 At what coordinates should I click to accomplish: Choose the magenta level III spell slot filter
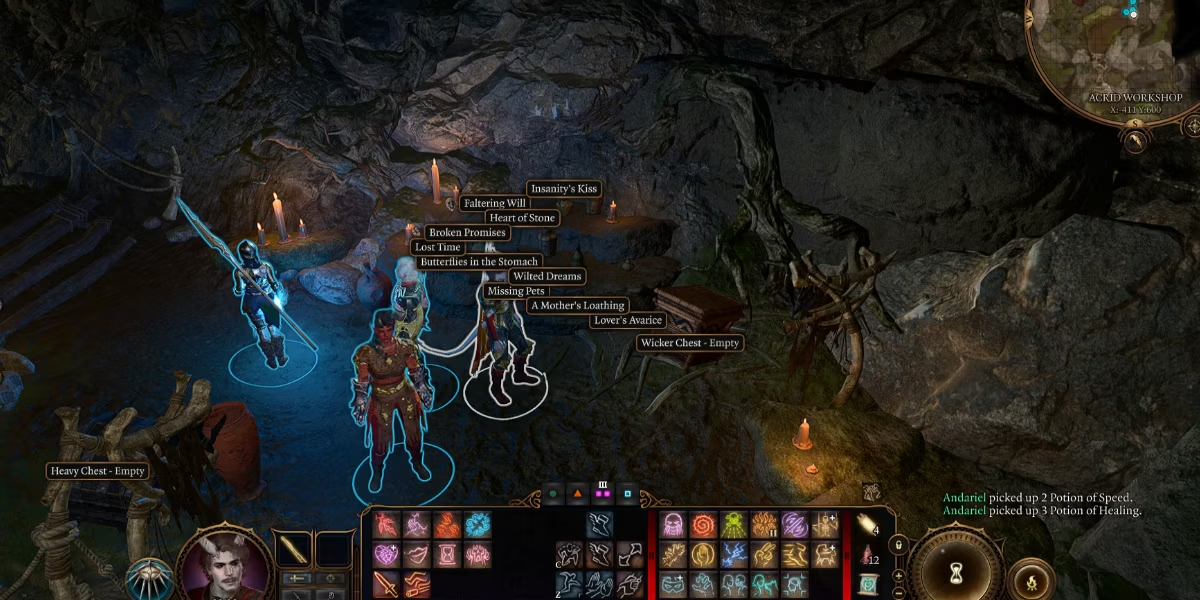(602, 493)
